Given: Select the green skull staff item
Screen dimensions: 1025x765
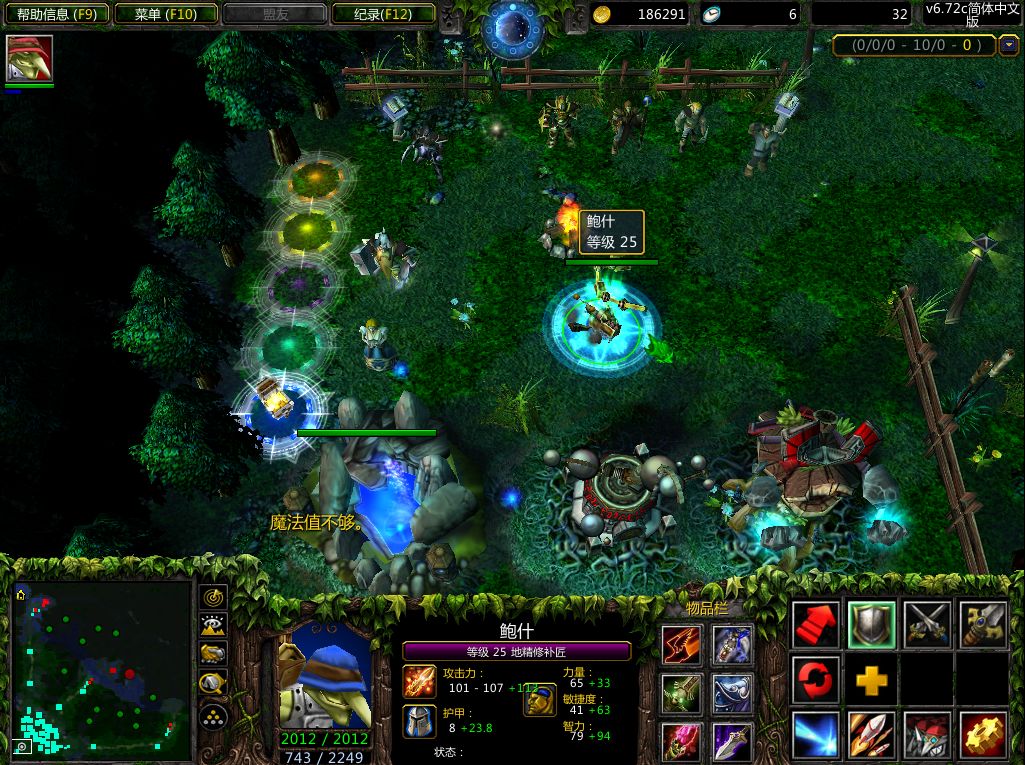Looking at the screenshot, I should point(682,692).
